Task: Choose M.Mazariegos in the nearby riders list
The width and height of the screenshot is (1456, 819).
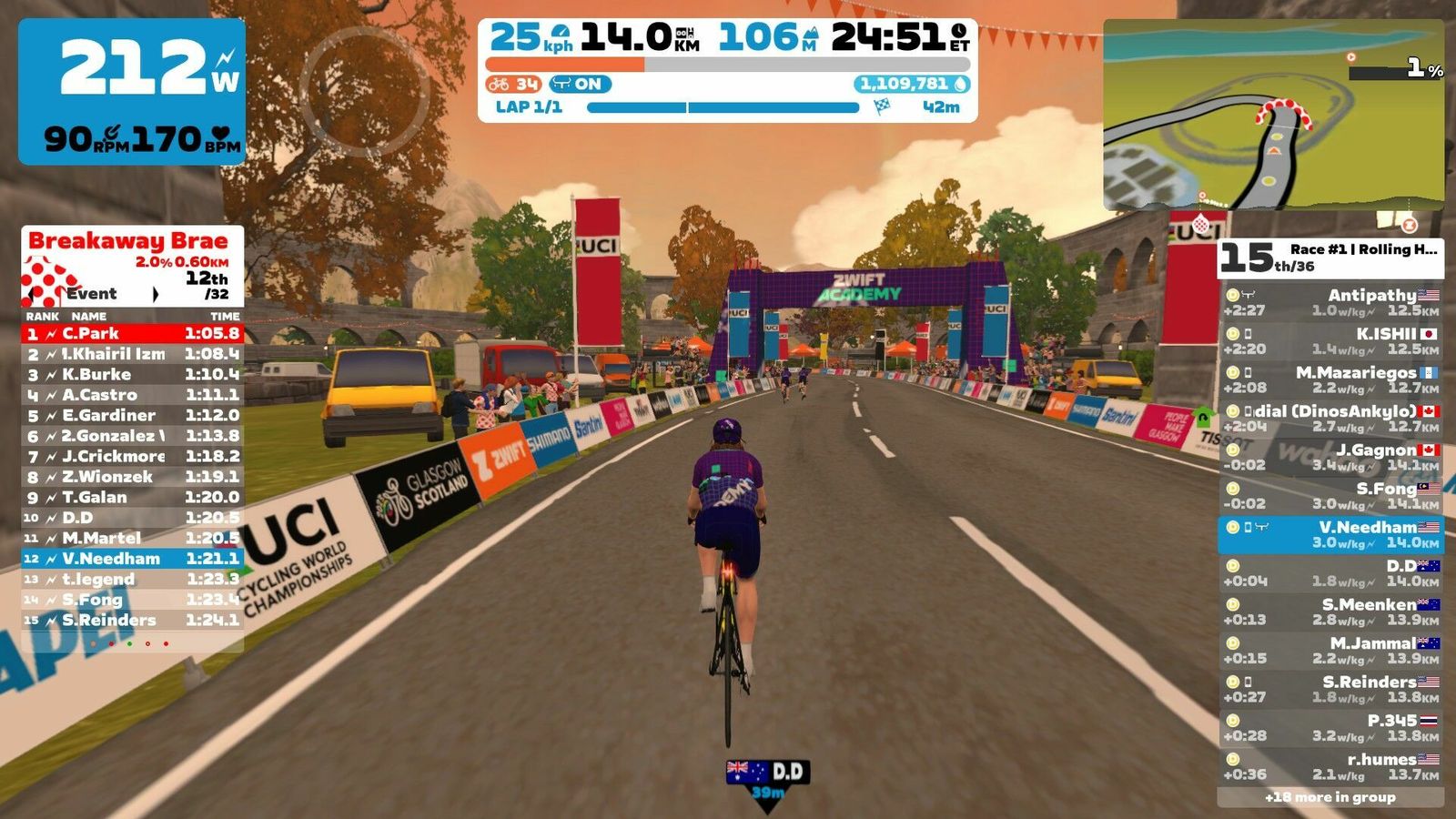Action: [x=1330, y=379]
